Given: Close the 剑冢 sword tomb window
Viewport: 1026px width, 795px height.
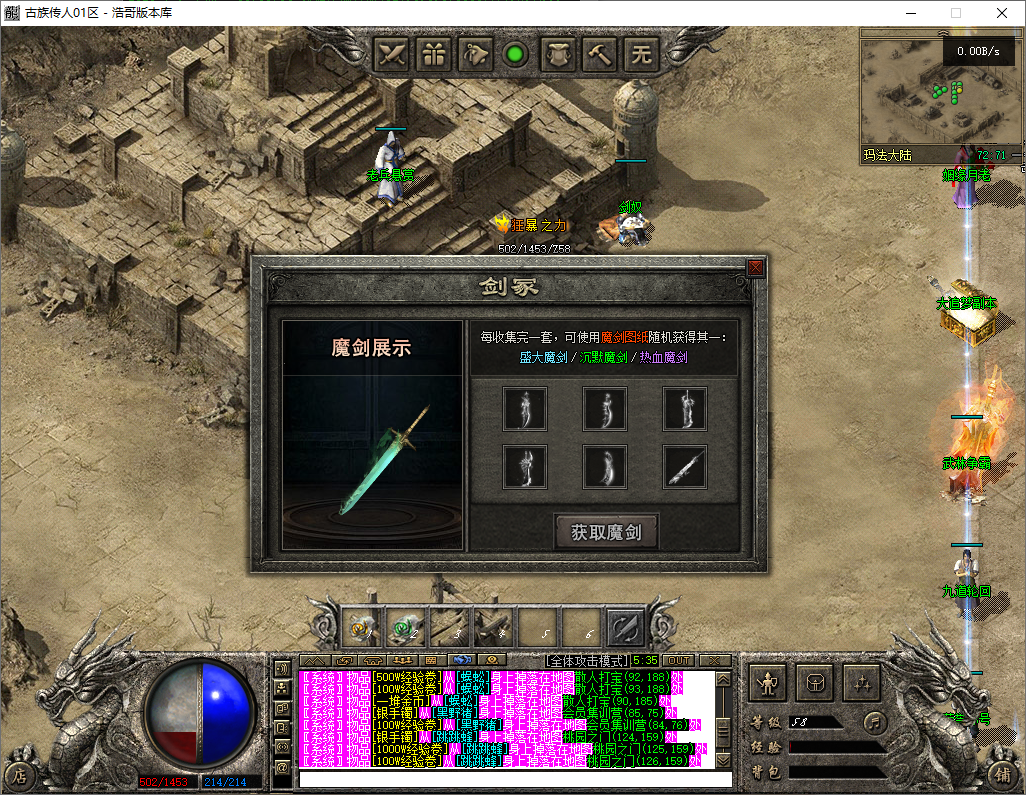Looking at the screenshot, I should [755, 267].
